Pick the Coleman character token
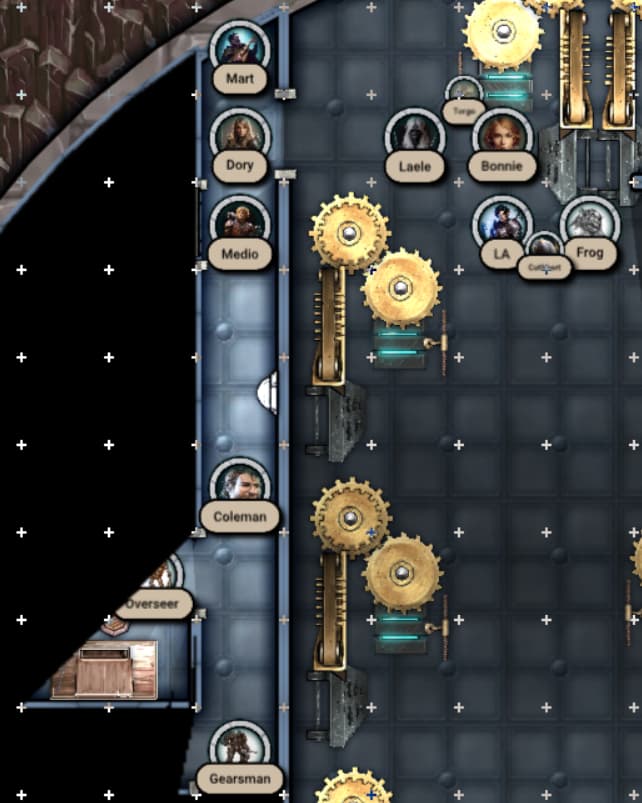This screenshot has width=642, height=803. [240, 486]
